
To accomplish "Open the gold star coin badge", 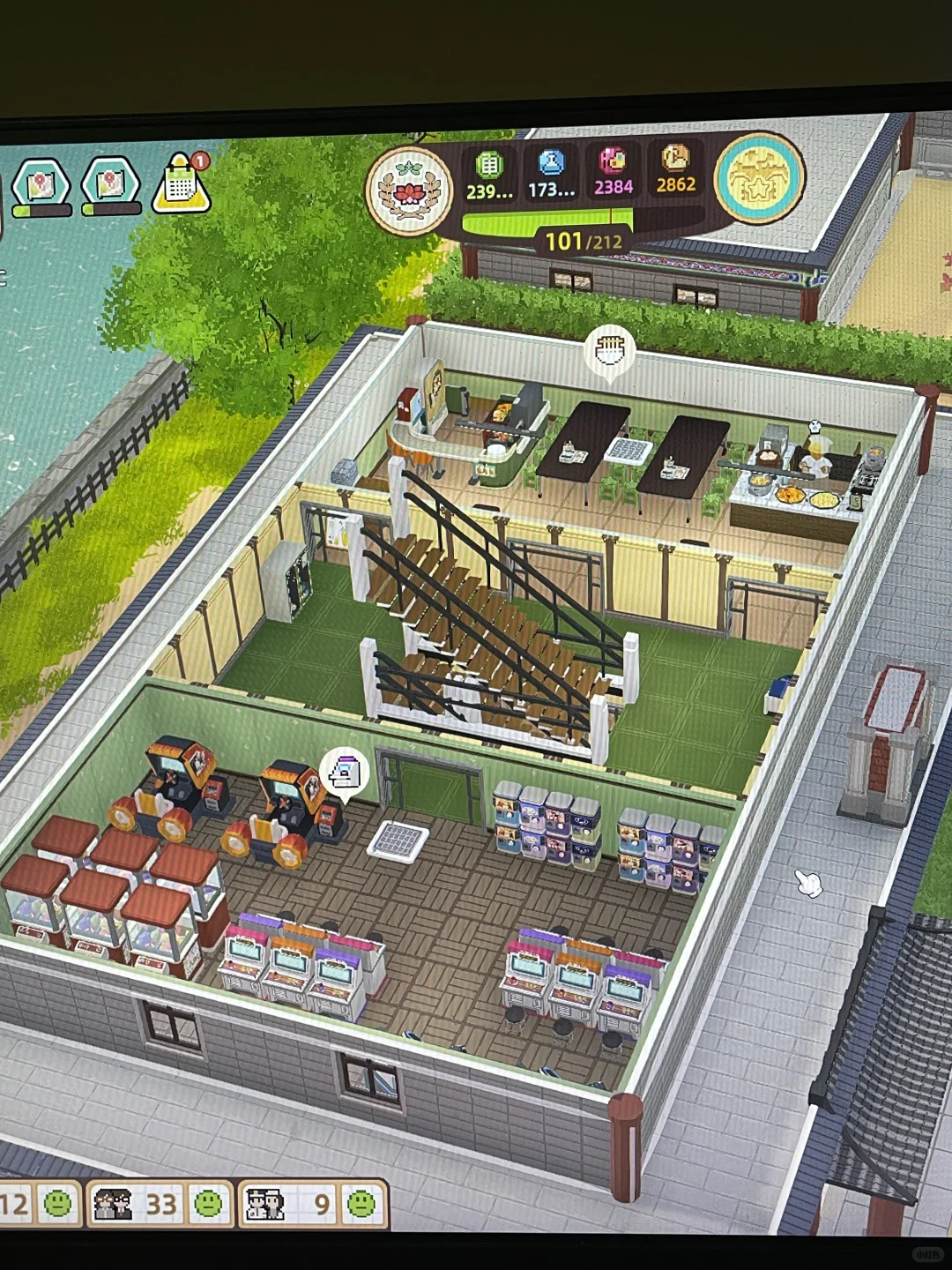I will click(759, 177).
